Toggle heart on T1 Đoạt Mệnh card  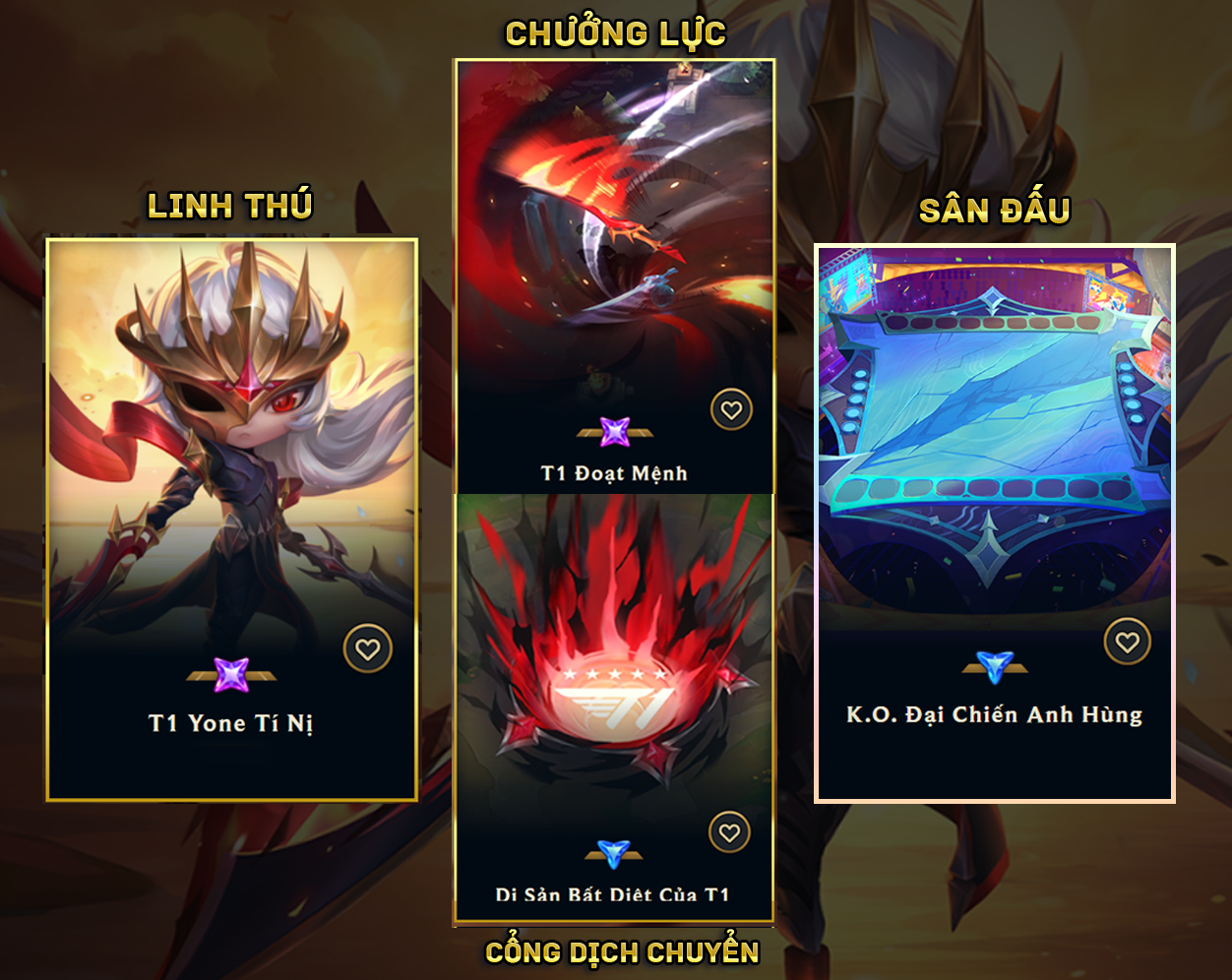[x=731, y=410]
